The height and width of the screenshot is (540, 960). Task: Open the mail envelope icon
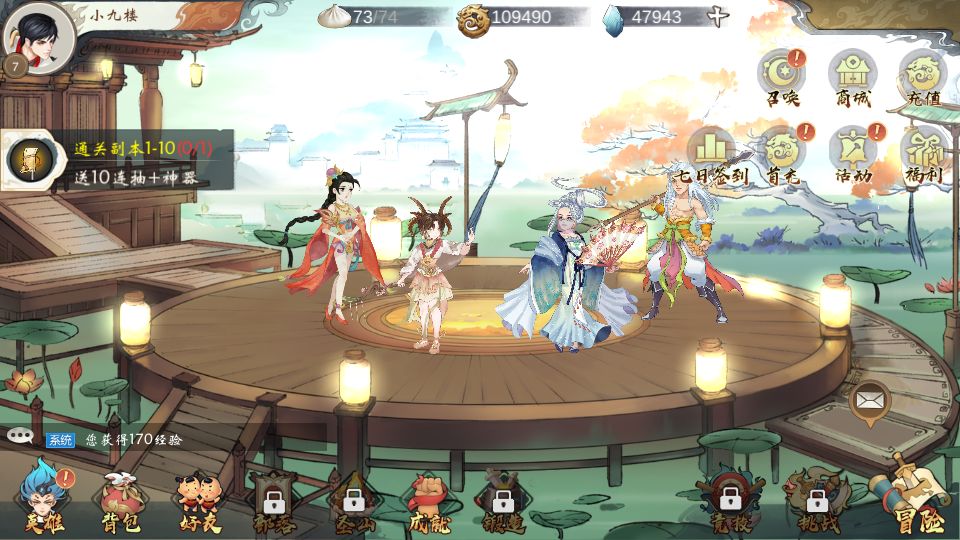tap(869, 402)
